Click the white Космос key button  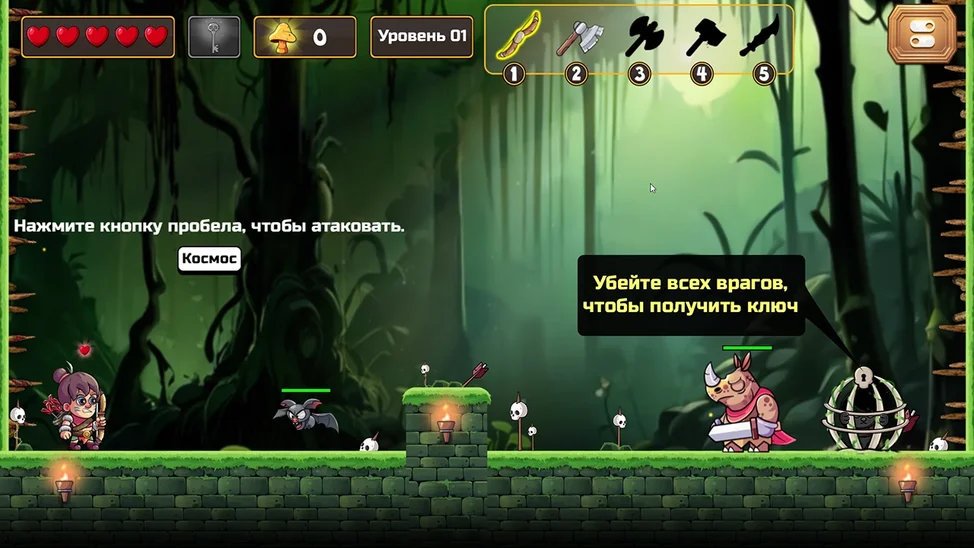pos(209,259)
